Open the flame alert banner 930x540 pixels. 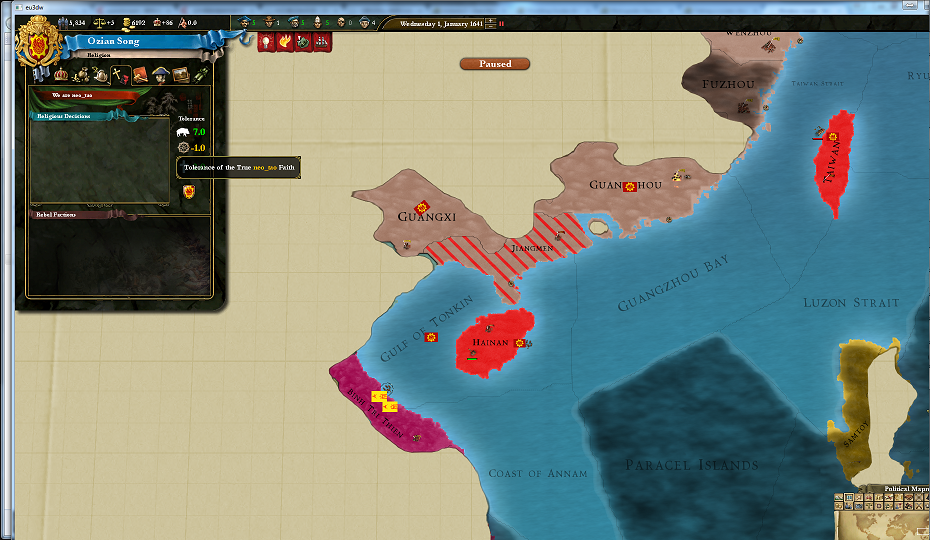[x=286, y=42]
